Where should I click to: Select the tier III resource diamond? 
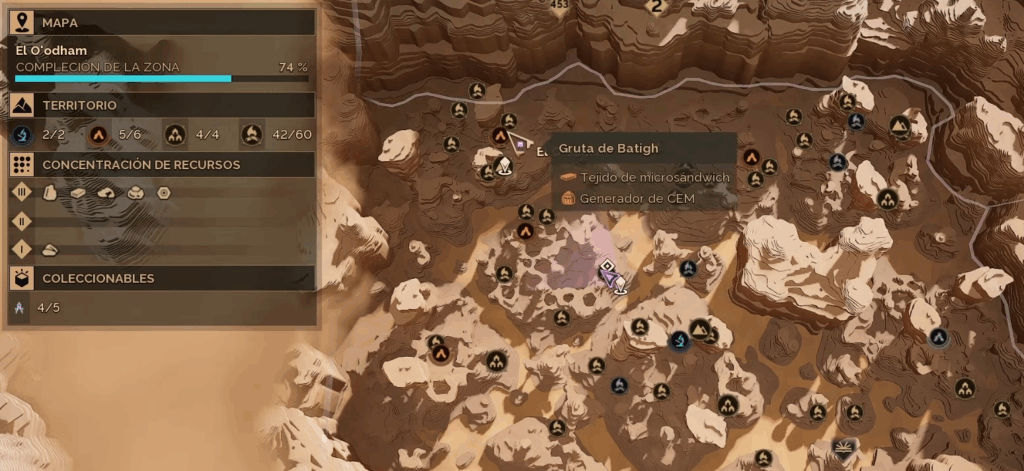tap(21, 192)
